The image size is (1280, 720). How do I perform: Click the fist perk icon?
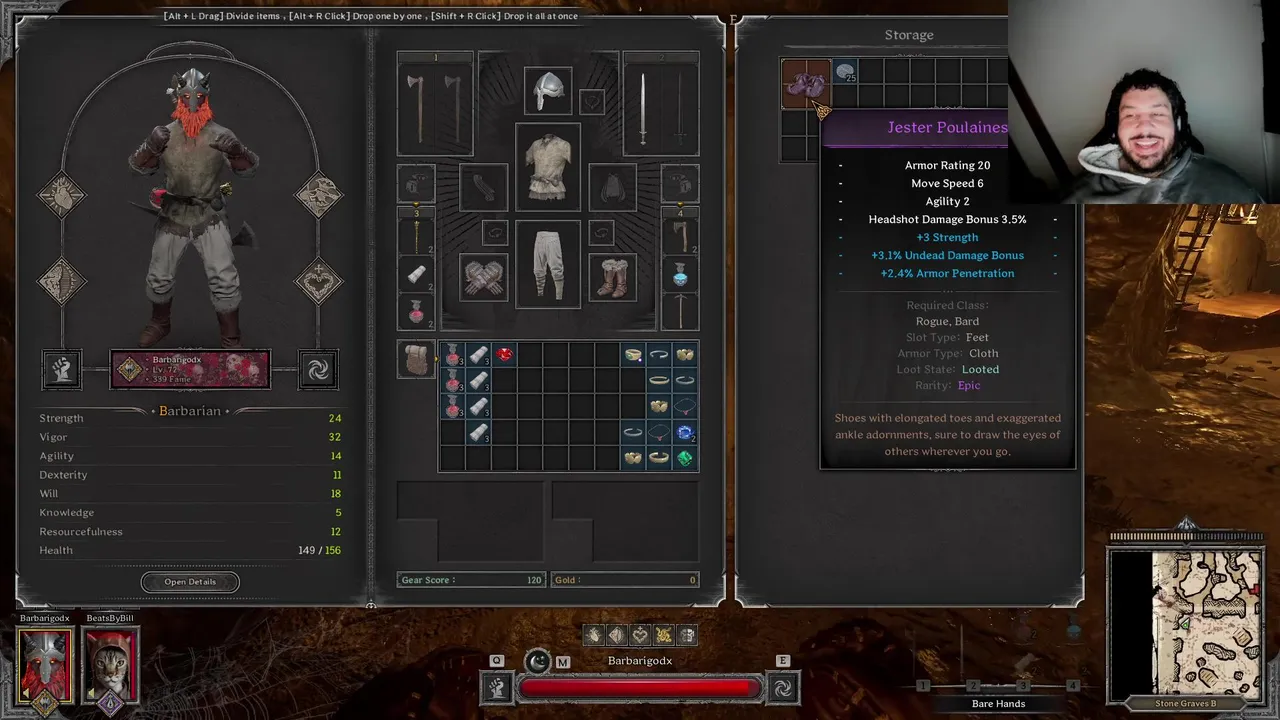(61, 370)
